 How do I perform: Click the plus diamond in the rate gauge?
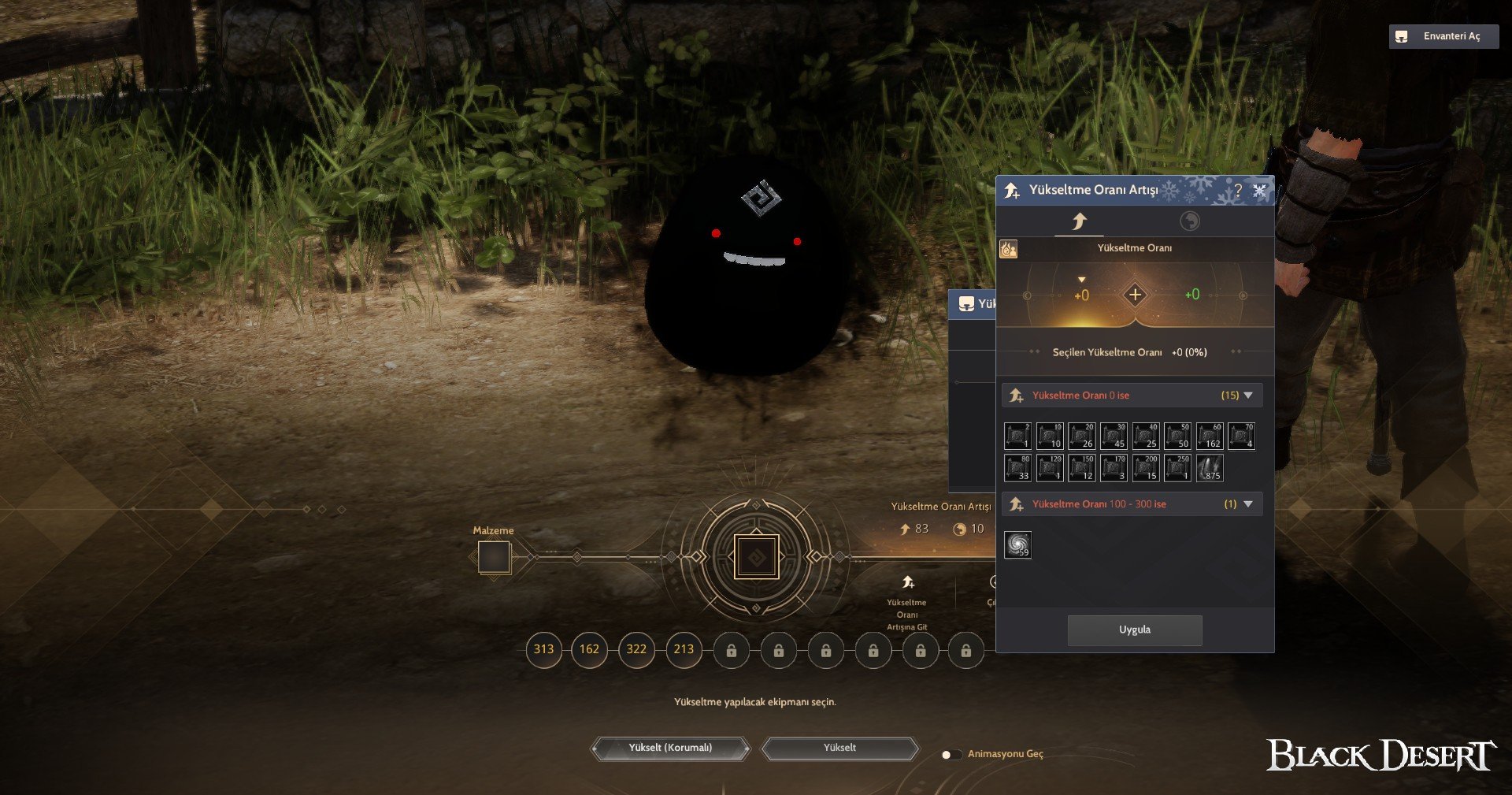1135,295
